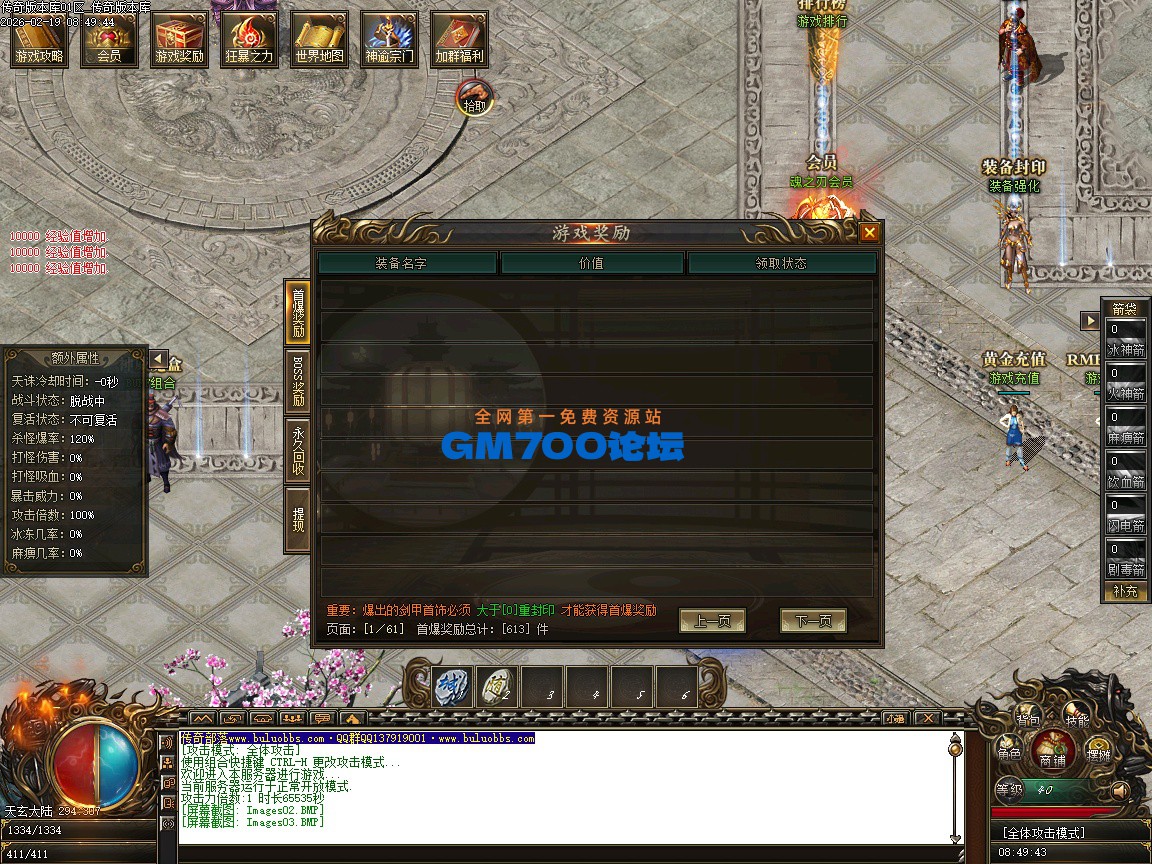Open the 背包 backpack

[x=1028, y=716]
